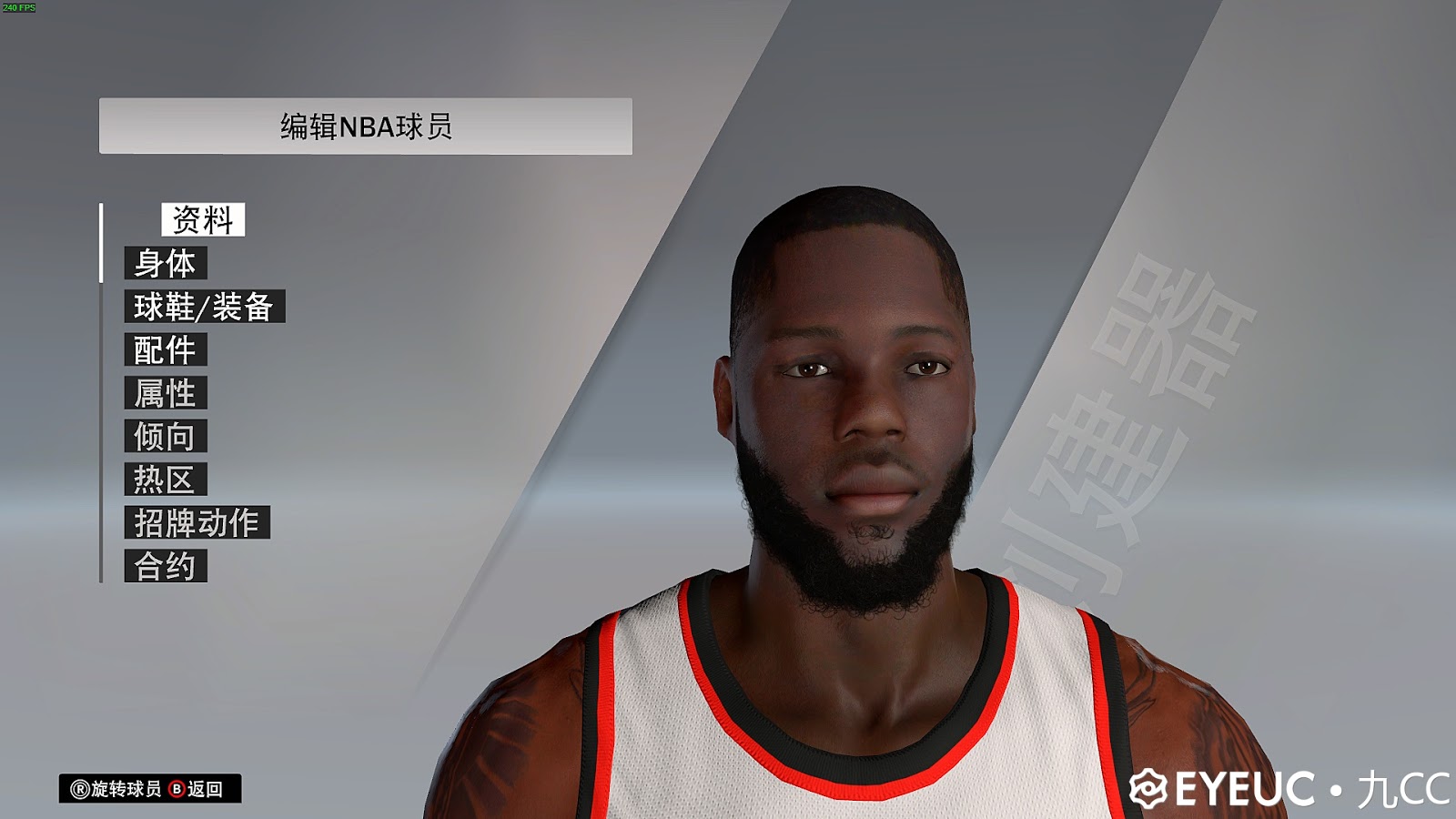Viewport: 1456px width, 819px height.
Task: Open the 球鞋/装备 (Shoes/Gear) section
Action: [x=205, y=308]
